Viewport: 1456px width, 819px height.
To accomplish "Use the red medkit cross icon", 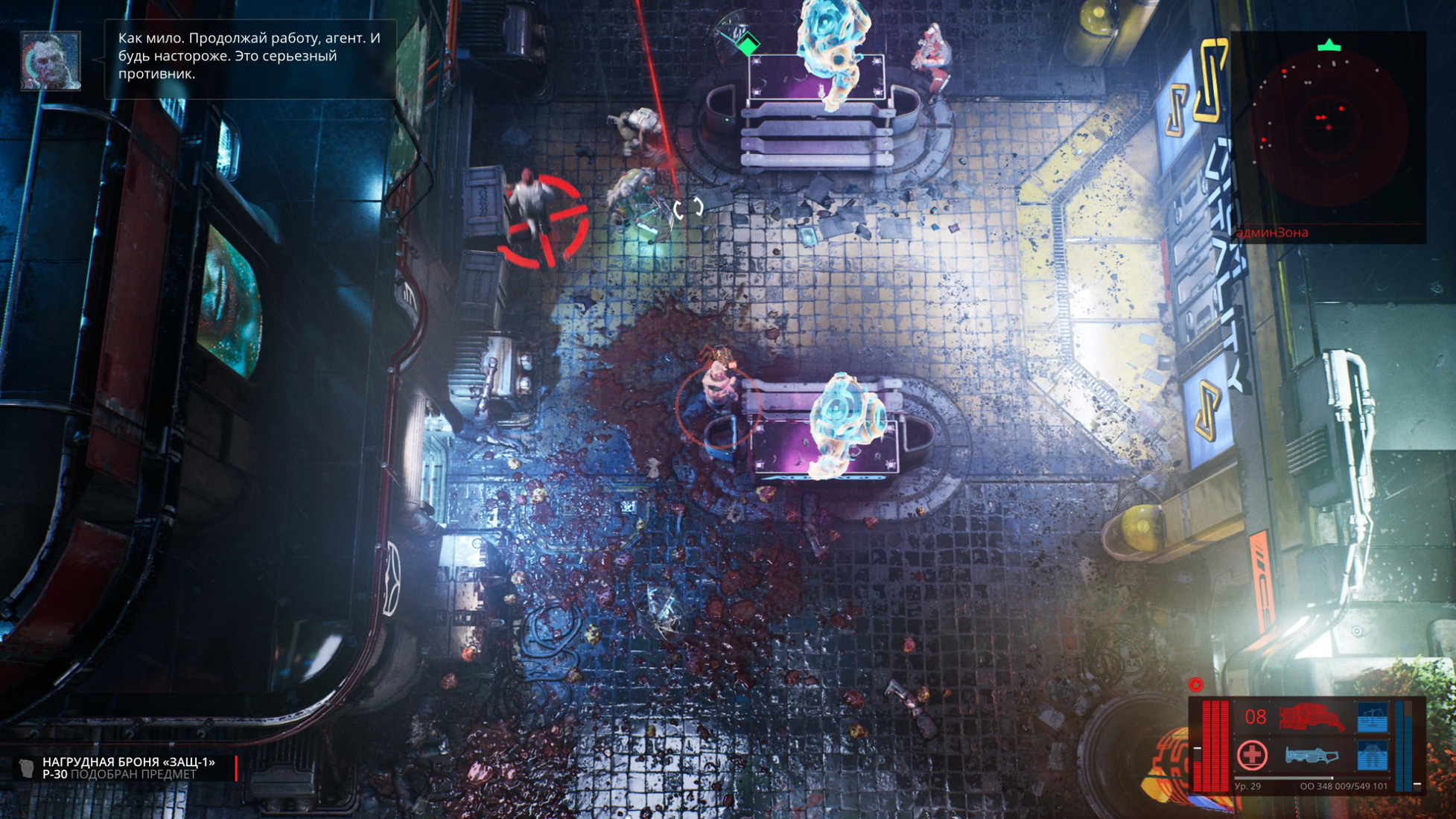I will pyautogui.click(x=1252, y=755).
